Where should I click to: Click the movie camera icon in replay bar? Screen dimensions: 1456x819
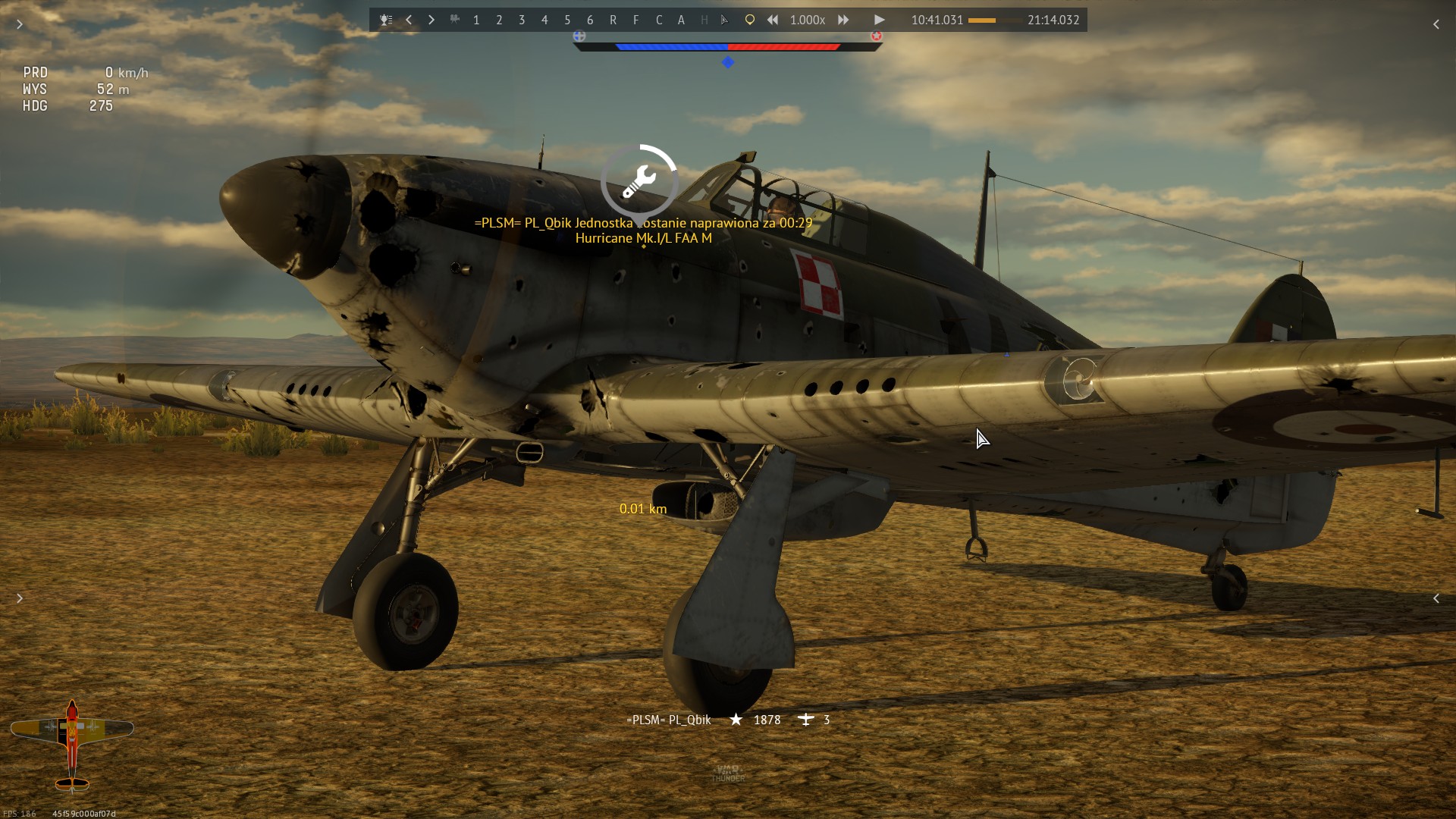point(454,20)
